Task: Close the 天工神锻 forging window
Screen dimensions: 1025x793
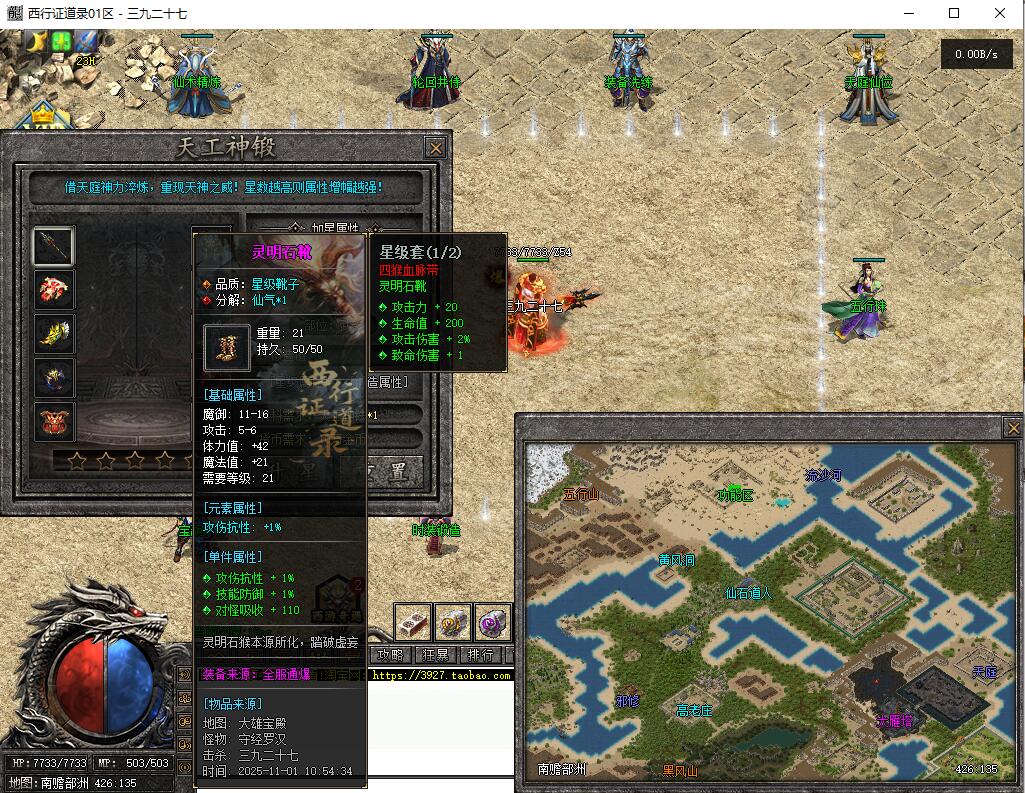Action: pyautogui.click(x=435, y=148)
